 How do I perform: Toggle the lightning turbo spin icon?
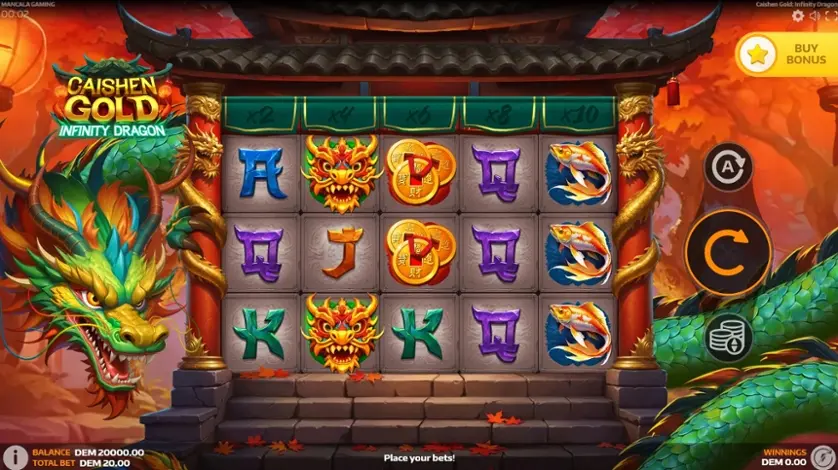[822, 457]
